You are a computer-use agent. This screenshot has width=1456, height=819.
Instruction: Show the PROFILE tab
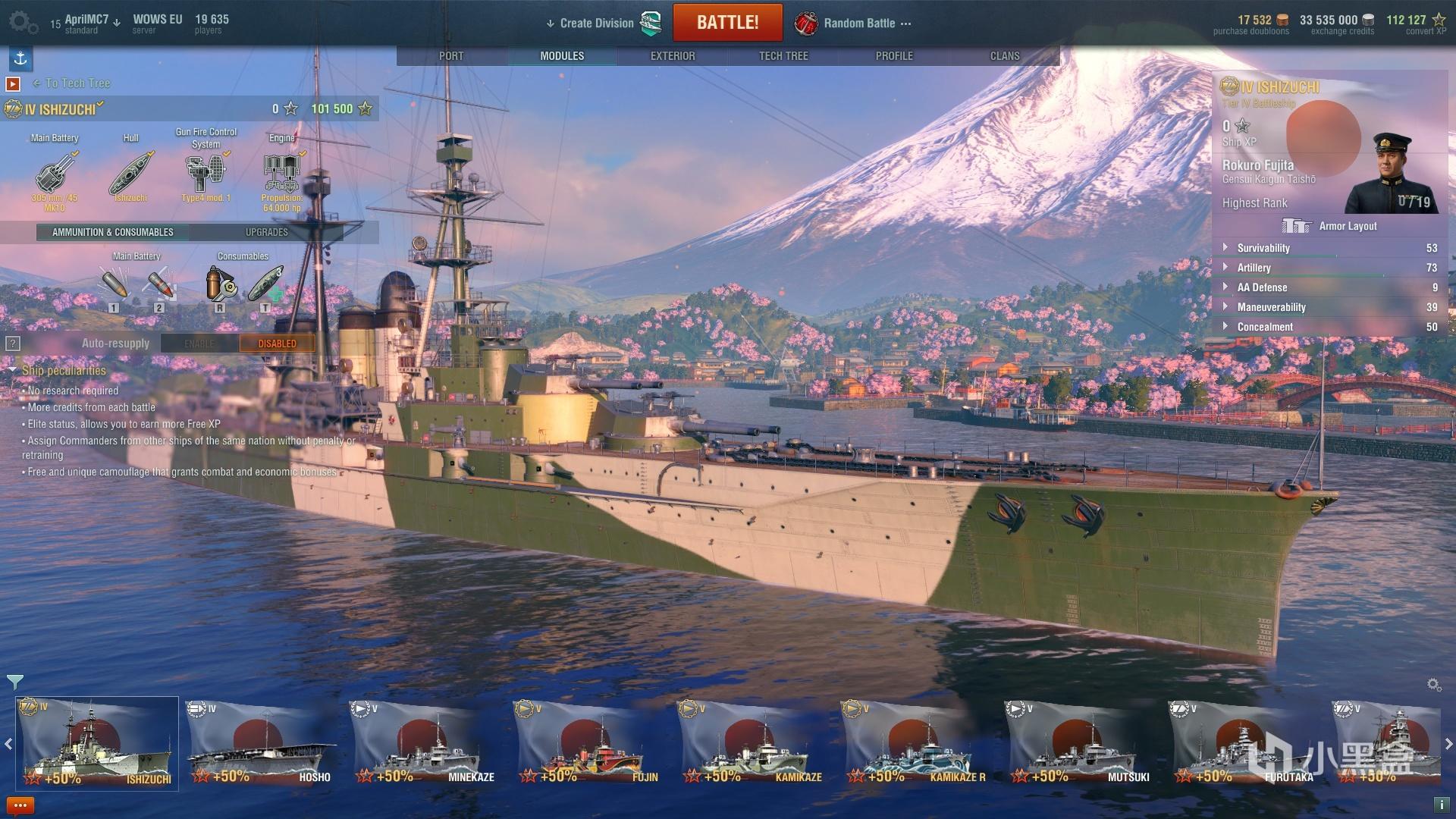tap(894, 56)
